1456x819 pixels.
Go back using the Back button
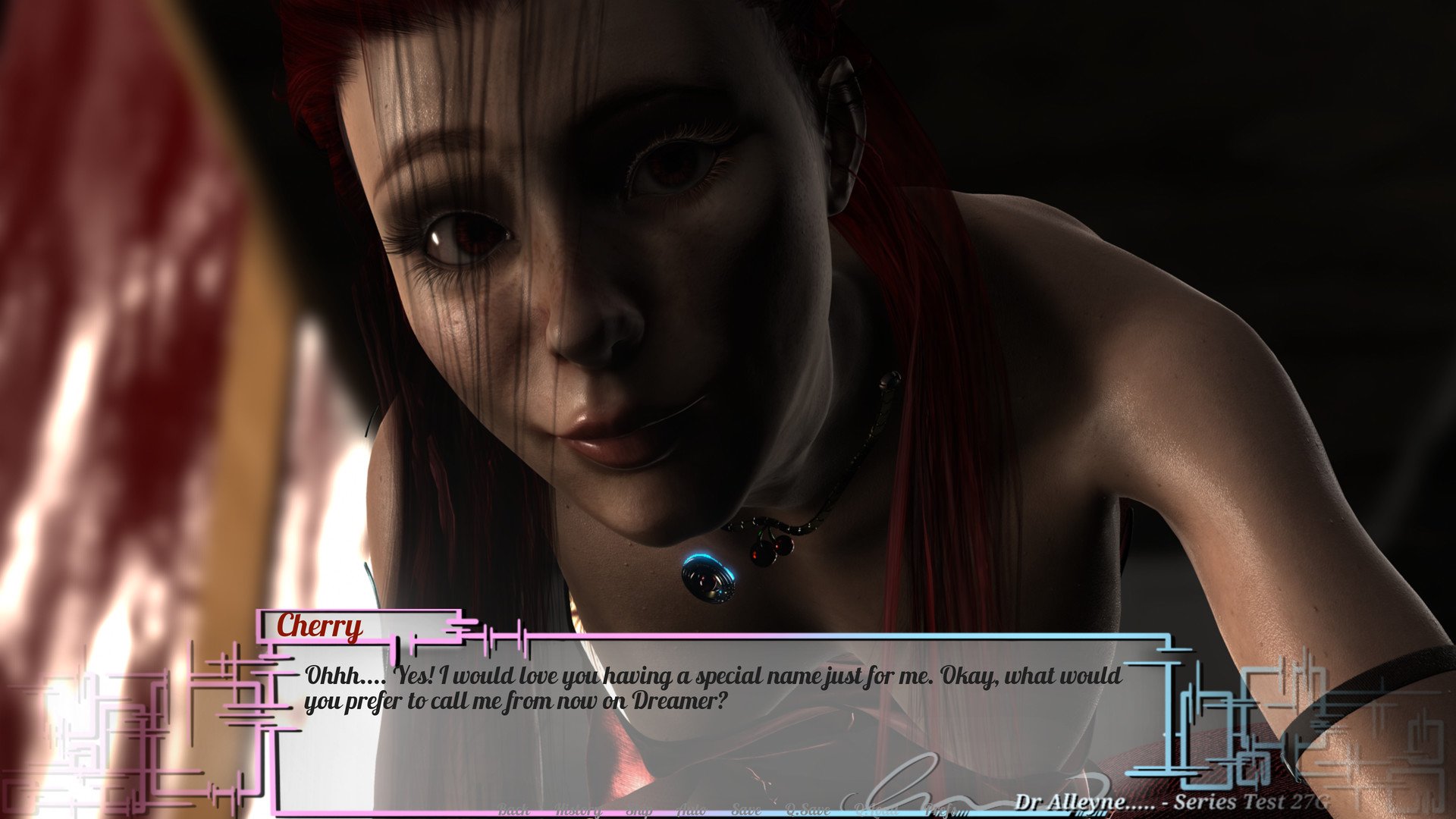pyautogui.click(x=513, y=810)
